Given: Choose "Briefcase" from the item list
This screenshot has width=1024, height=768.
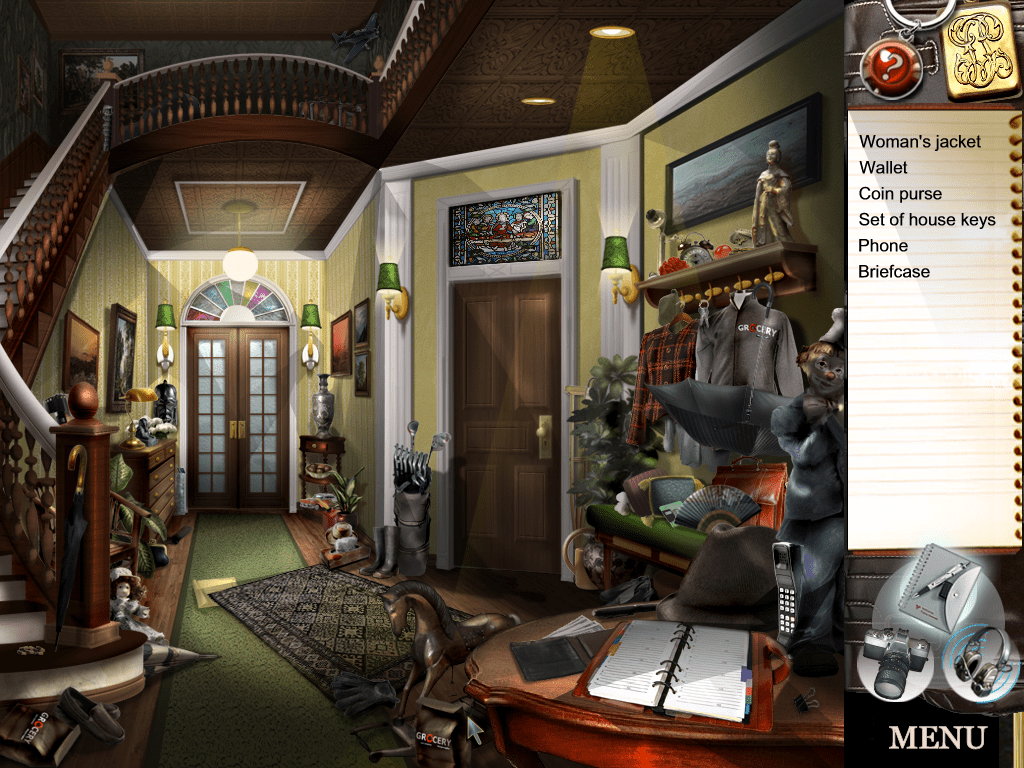Looking at the screenshot, I should (x=894, y=272).
